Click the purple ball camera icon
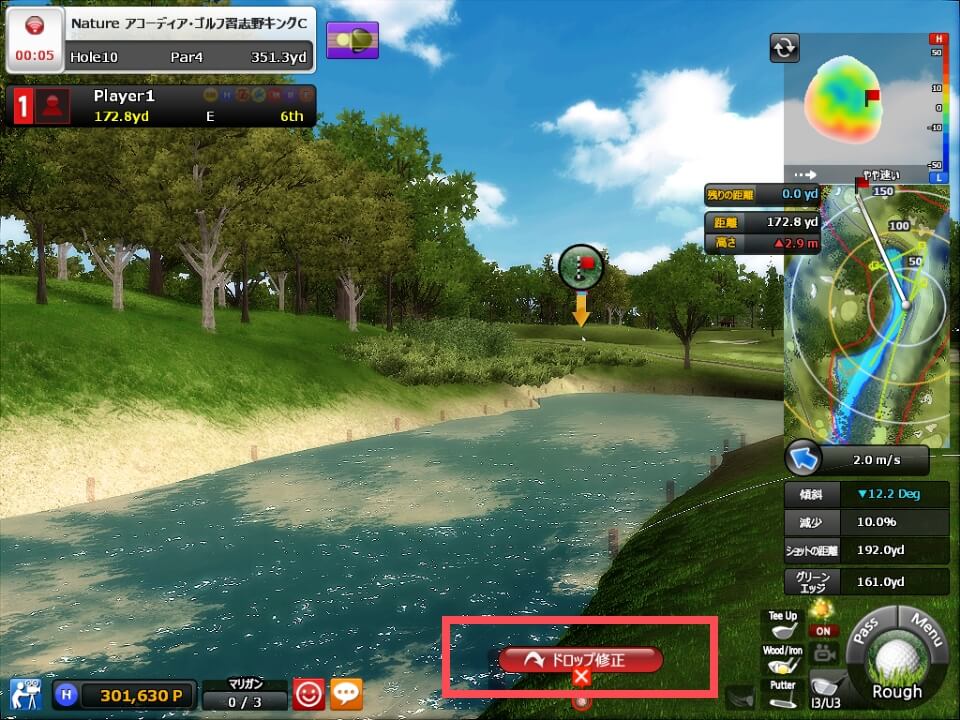Viewport: 960px width, 720px height. click(x=352, y=40)
